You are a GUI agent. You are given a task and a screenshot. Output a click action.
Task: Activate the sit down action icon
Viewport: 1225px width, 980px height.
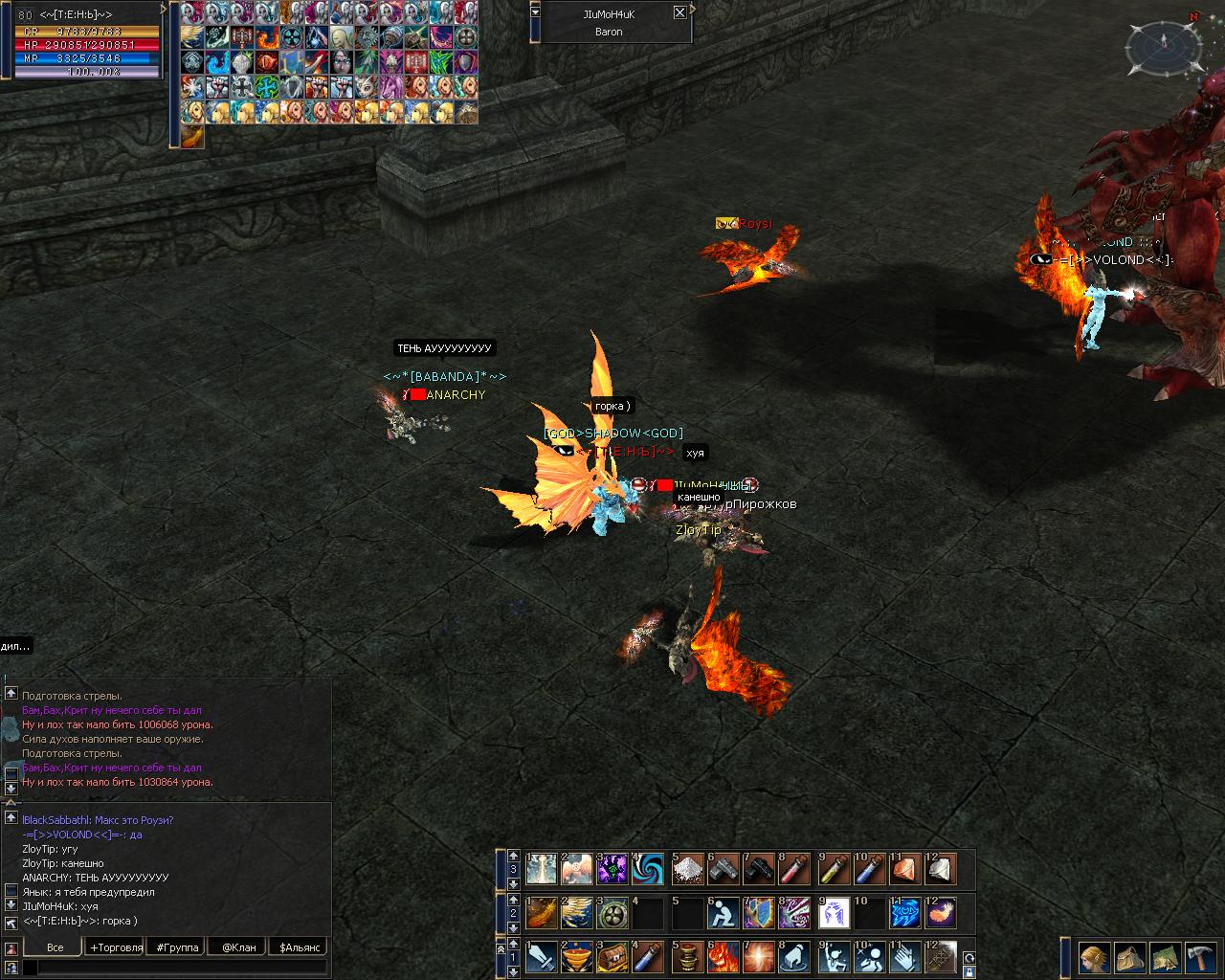[x=722, y=913]
